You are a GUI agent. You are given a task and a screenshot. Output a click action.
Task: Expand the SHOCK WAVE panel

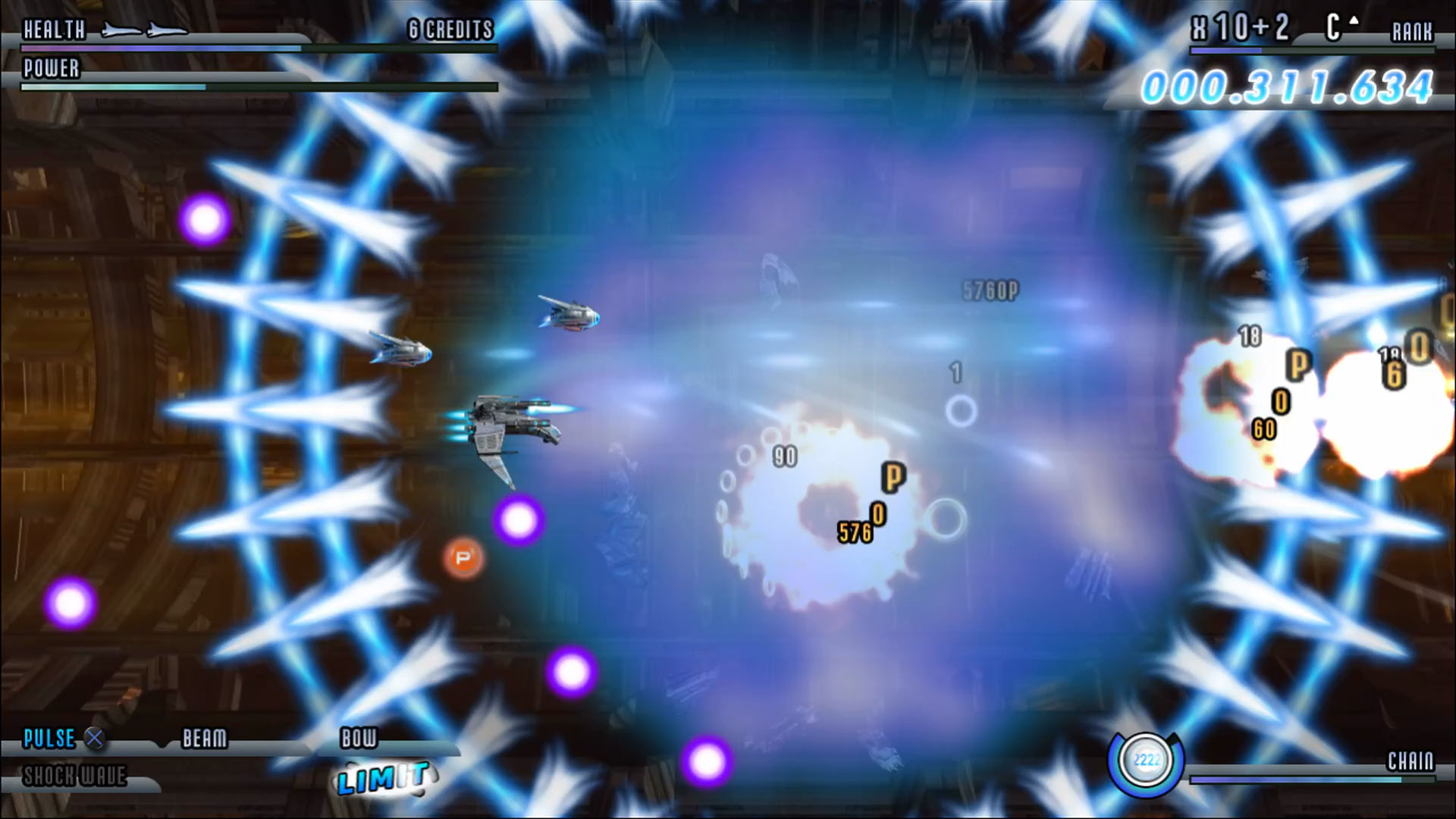click(76, 777)
